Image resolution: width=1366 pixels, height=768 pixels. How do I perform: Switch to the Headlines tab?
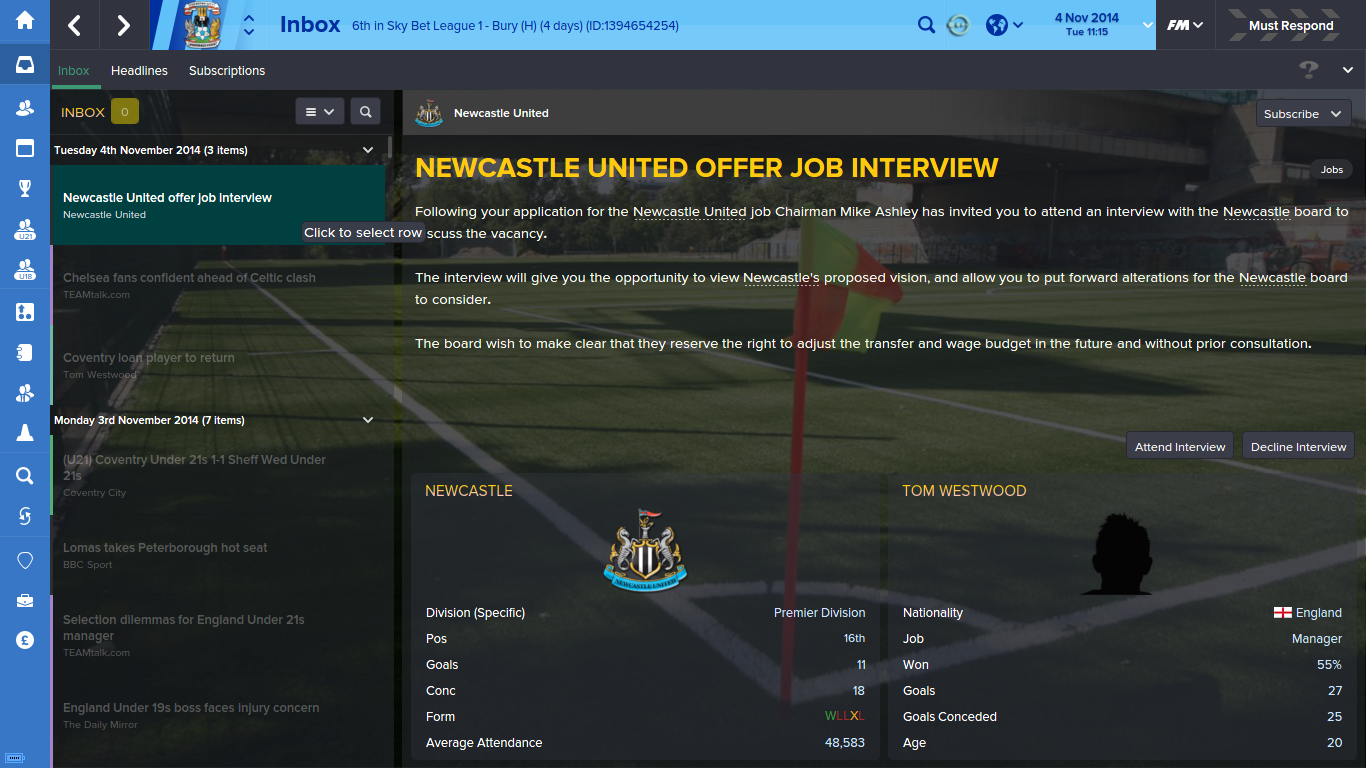click(139, 70)
